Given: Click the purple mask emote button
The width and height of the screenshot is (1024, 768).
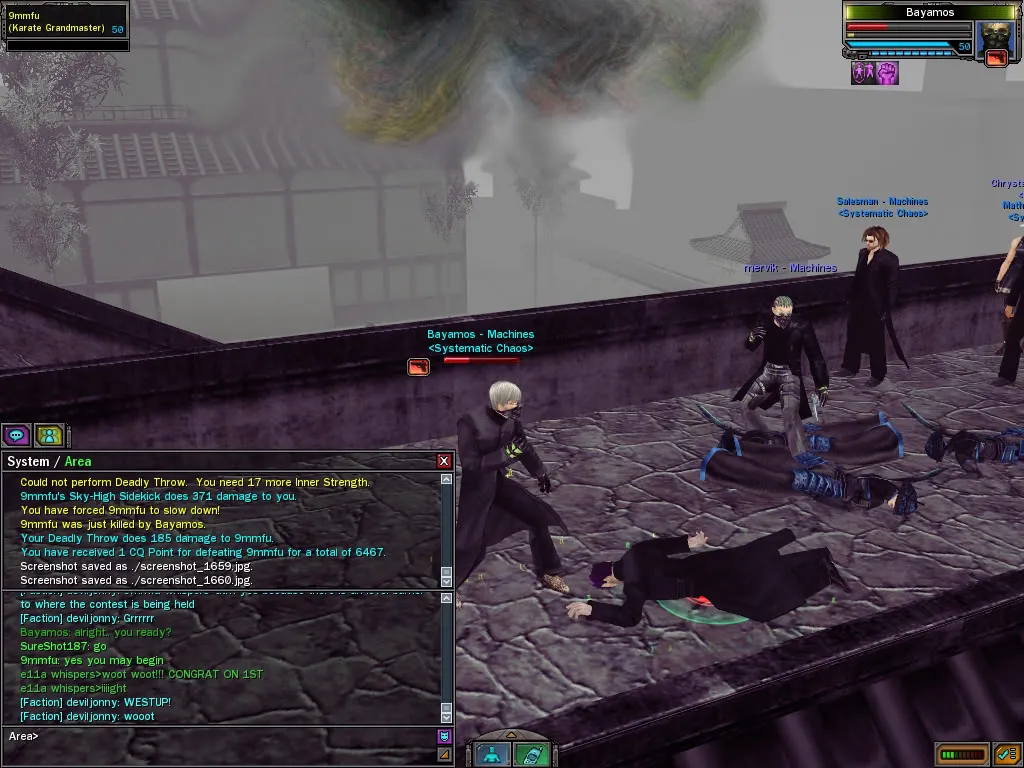Looking at the screenshot, I should [x=445, y=737].
